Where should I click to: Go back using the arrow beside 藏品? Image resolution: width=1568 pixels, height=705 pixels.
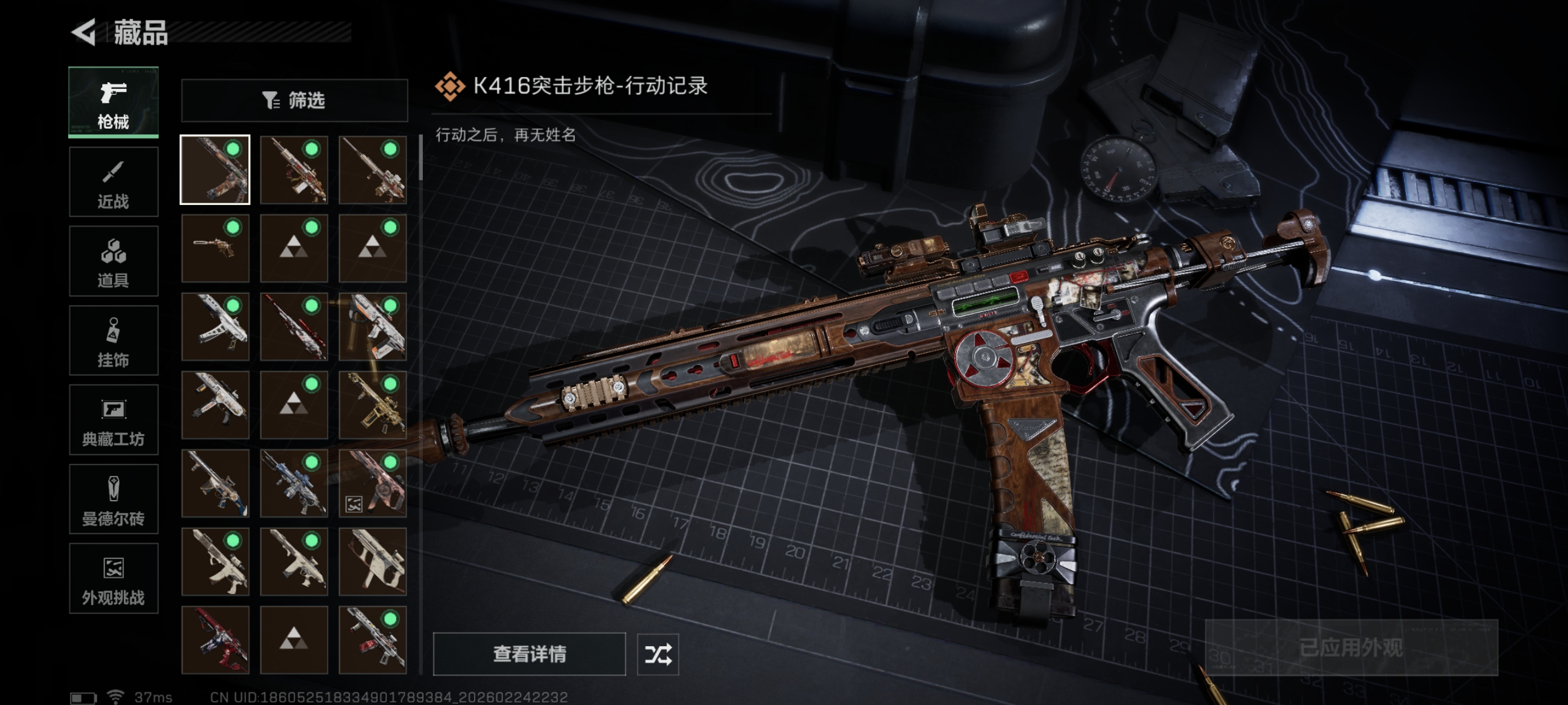point(85,32)
